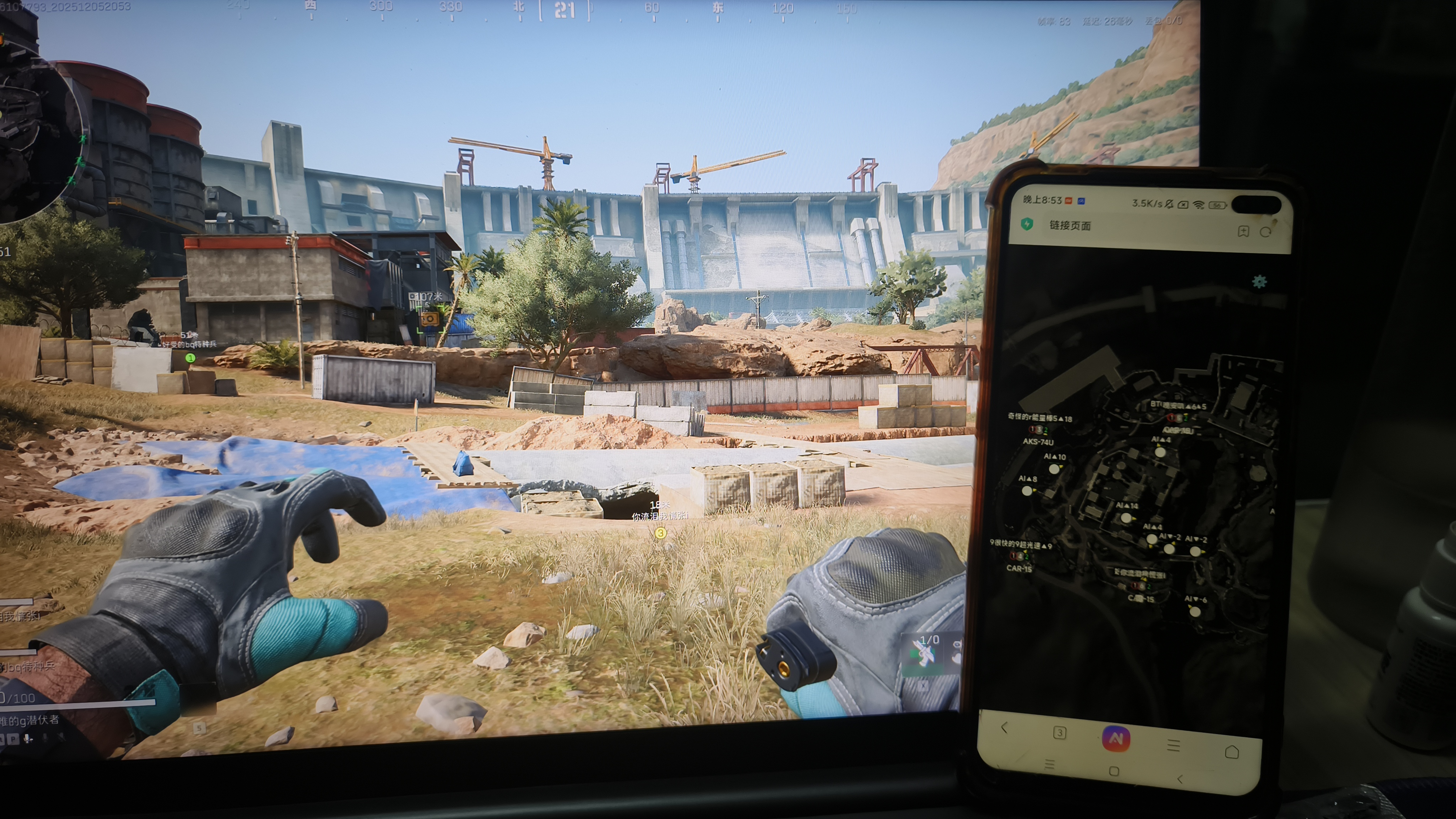This screenshot has height=819, width=1456.
Task: Open the phone radar's gear settings
Action: tap(1259, 282)
